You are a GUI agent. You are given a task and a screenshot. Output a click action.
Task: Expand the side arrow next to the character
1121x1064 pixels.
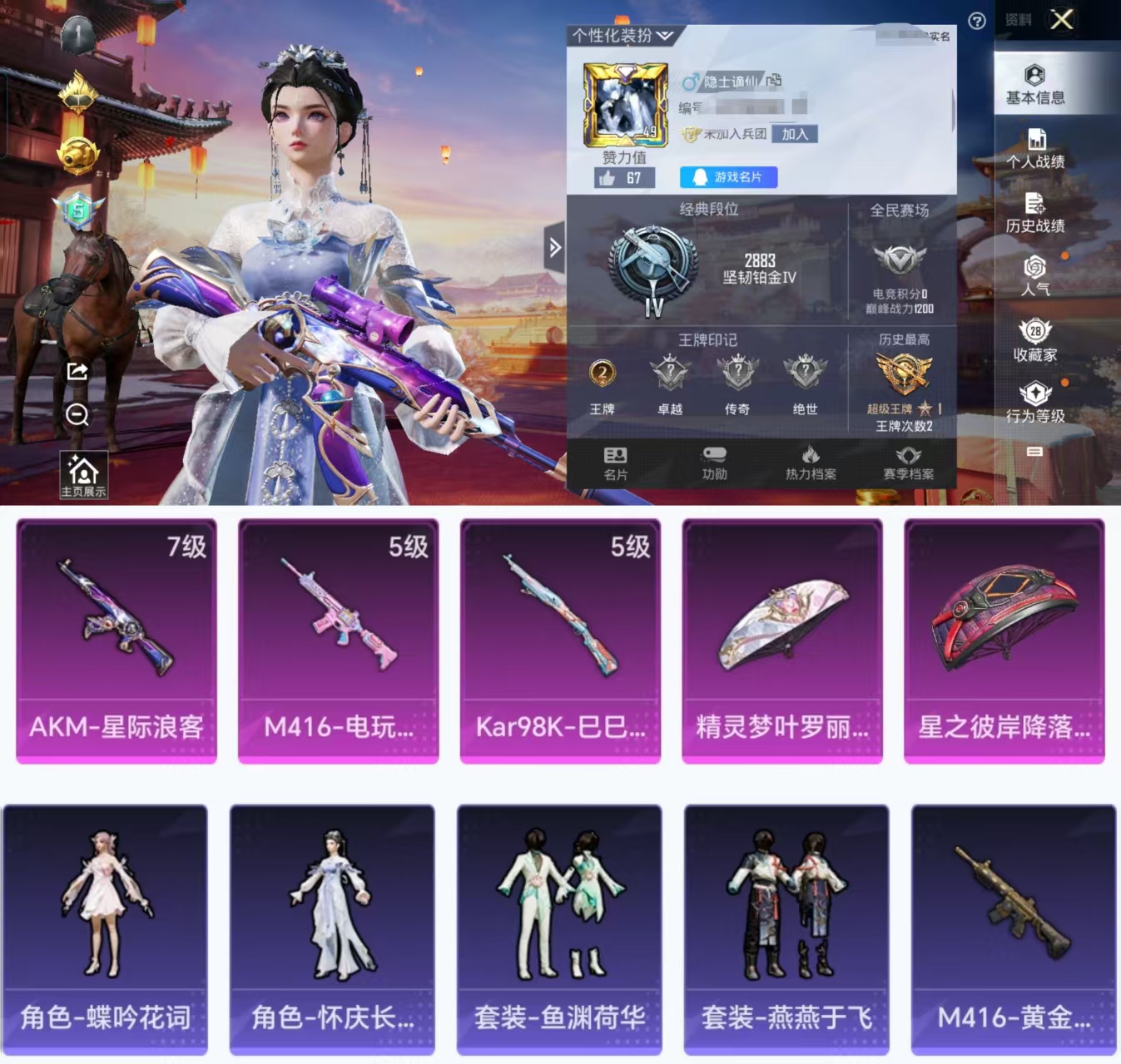tap(555, 248)
